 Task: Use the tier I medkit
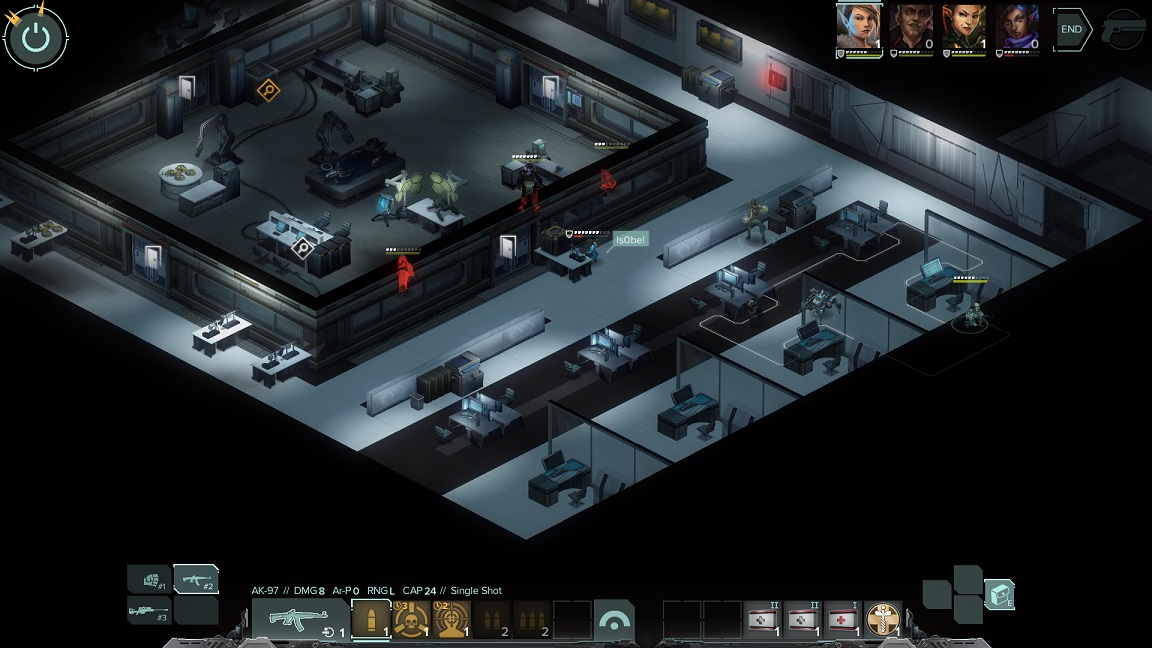(843, 619)
